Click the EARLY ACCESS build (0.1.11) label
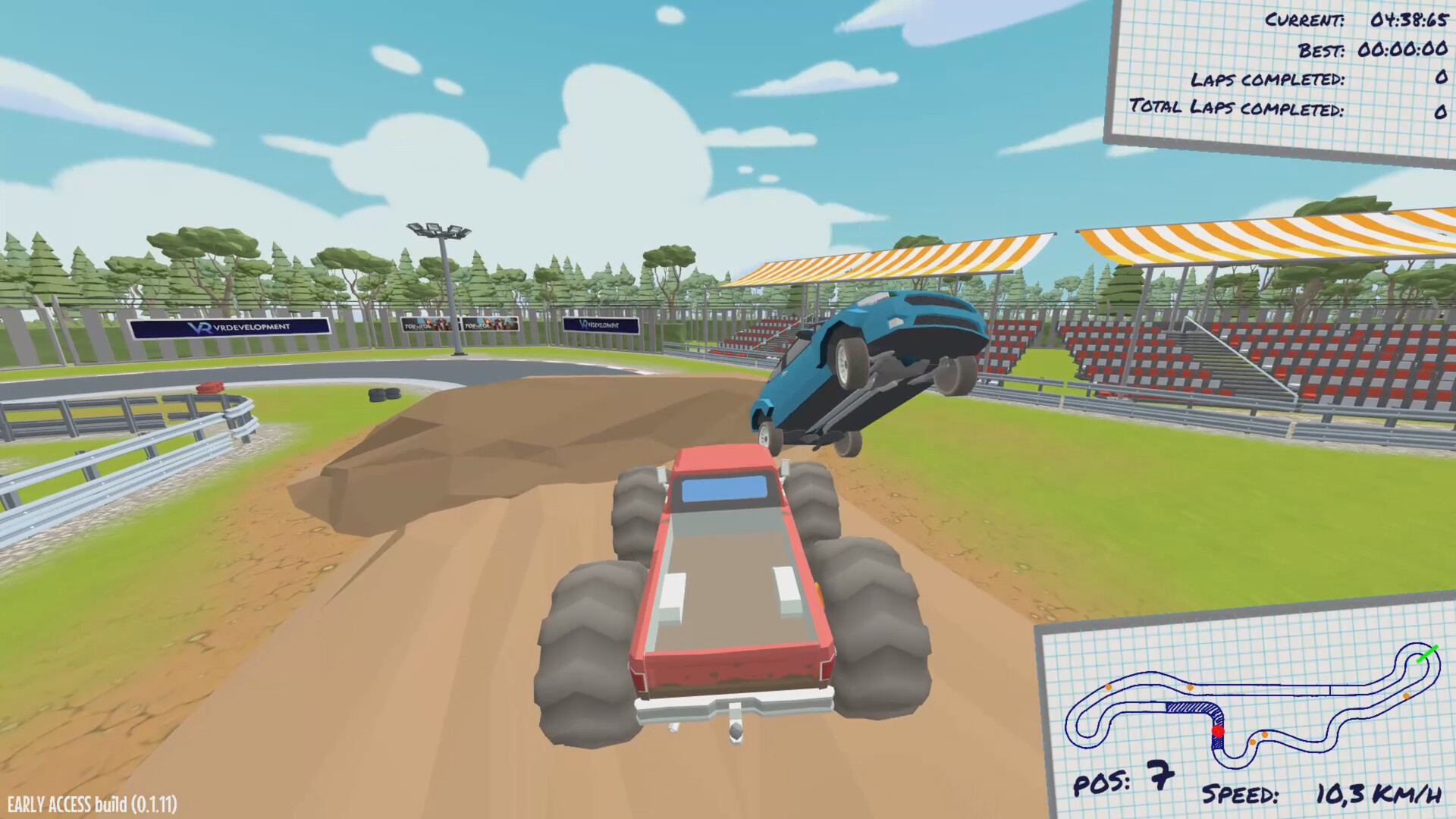This screenshot has height=819, width=1456. point(91,802)
